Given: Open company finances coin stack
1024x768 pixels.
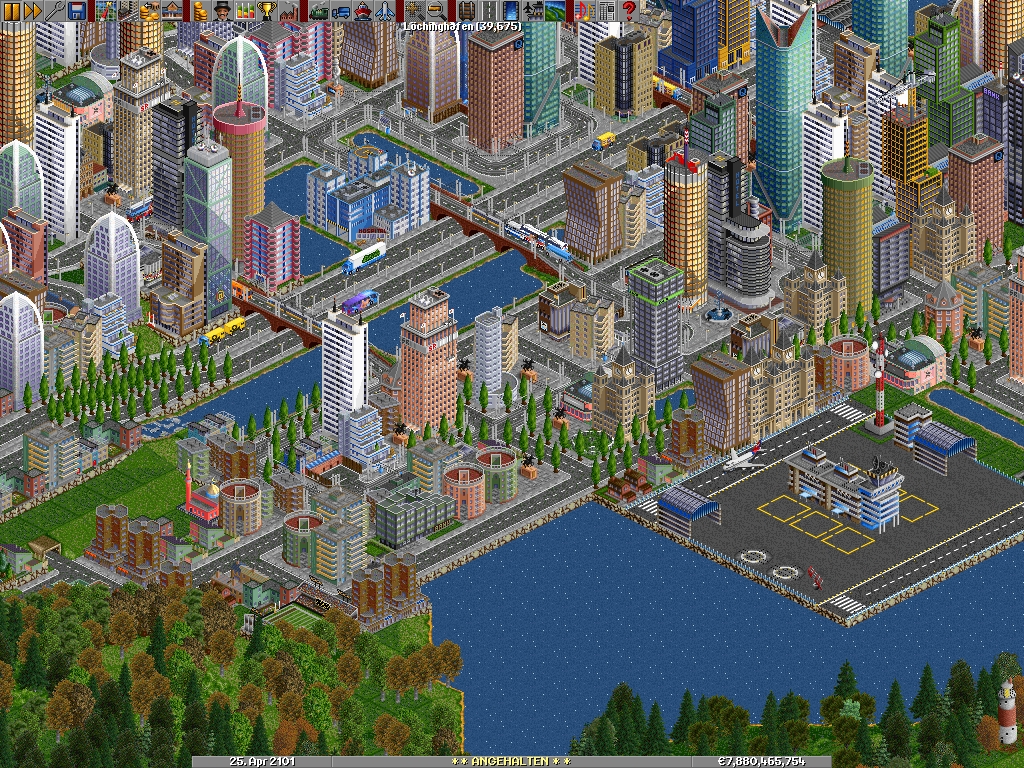Looking at the screenshot, I should click(x=201, y=11).
